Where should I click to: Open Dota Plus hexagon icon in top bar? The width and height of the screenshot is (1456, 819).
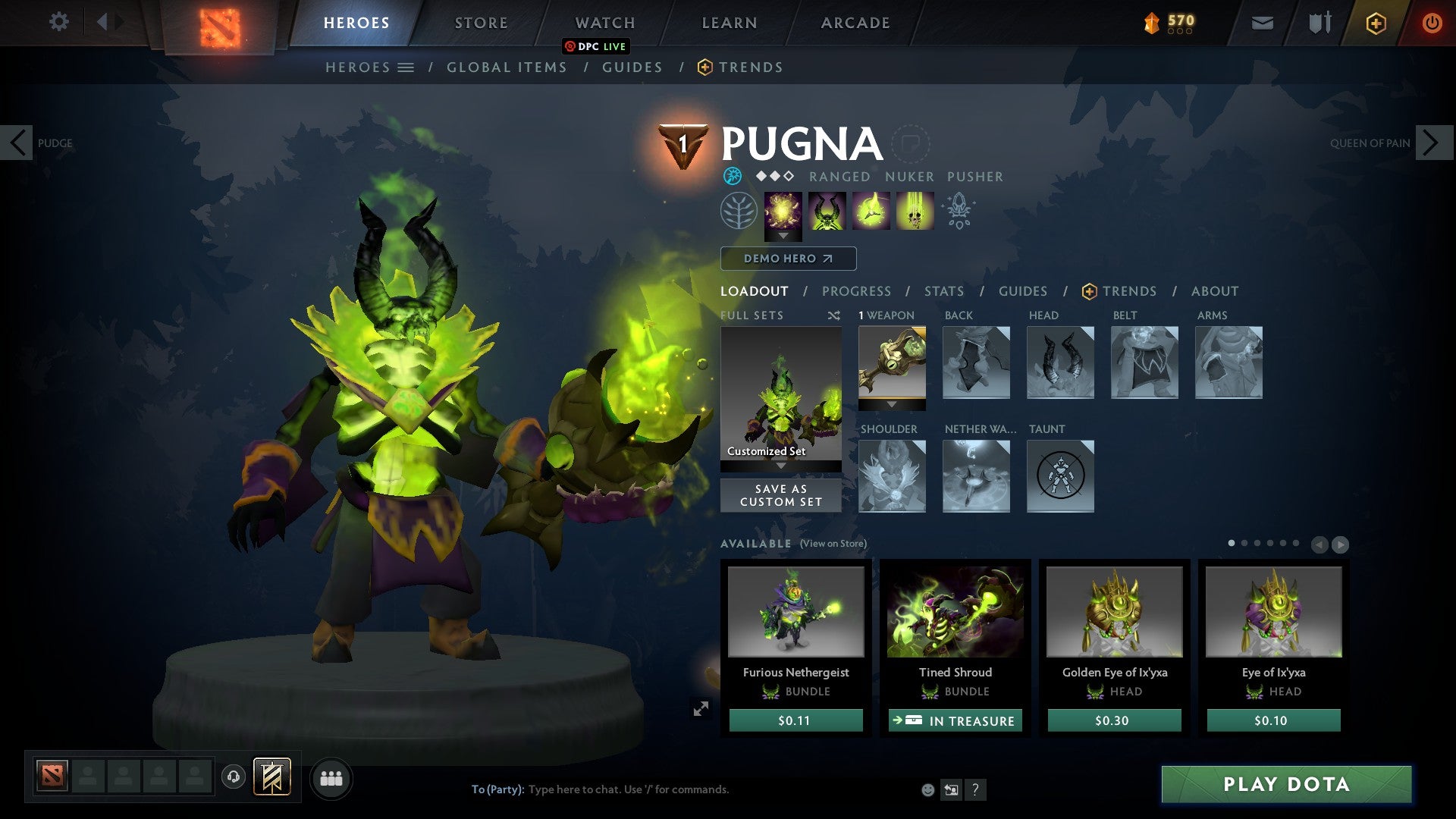[x=1376, y=23]
